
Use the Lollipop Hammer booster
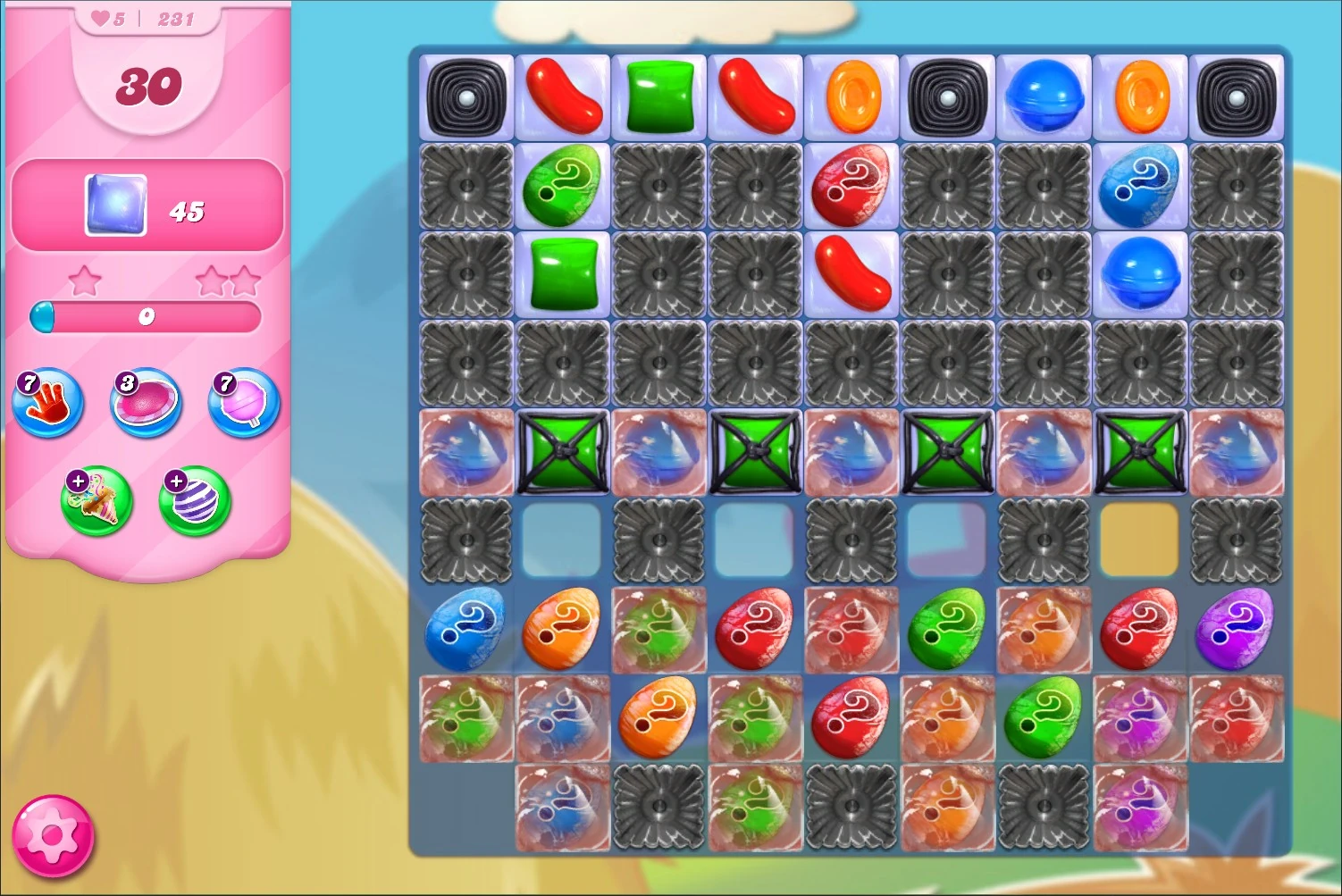241,404
